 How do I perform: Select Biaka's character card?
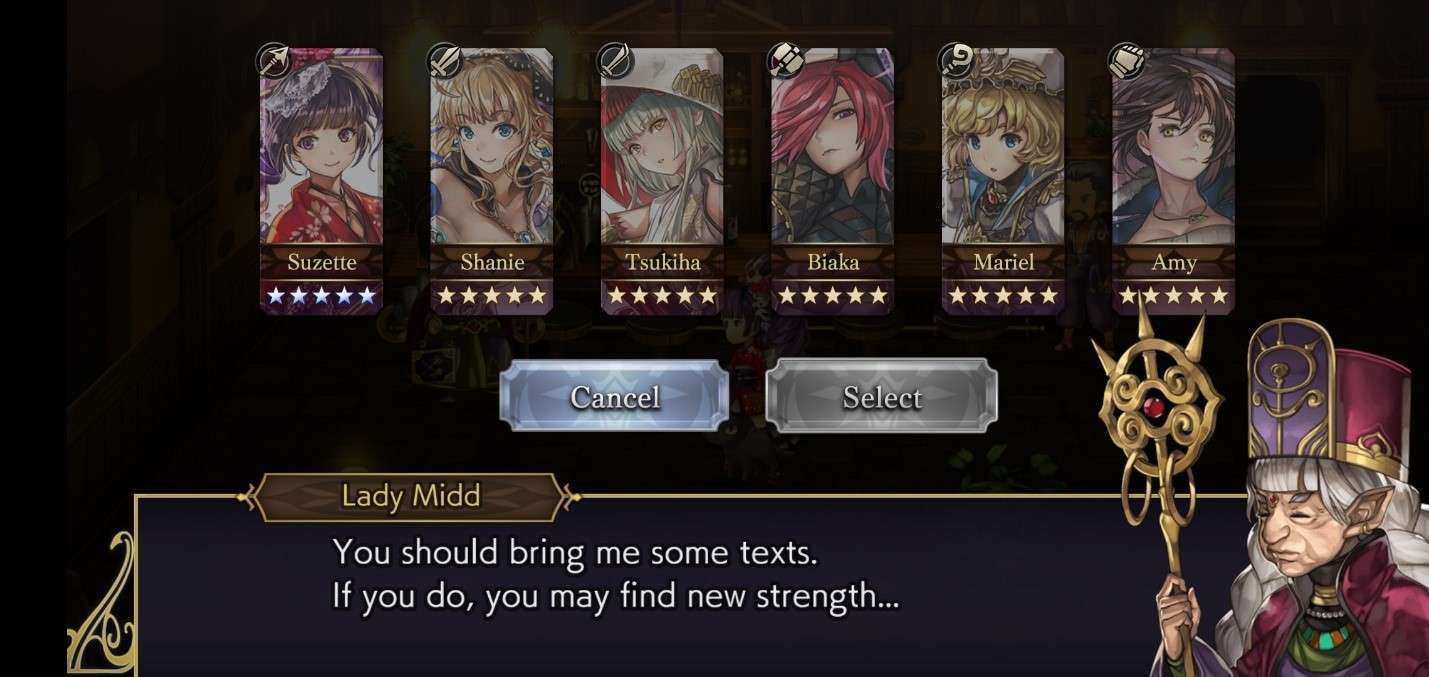pos(832,180)
